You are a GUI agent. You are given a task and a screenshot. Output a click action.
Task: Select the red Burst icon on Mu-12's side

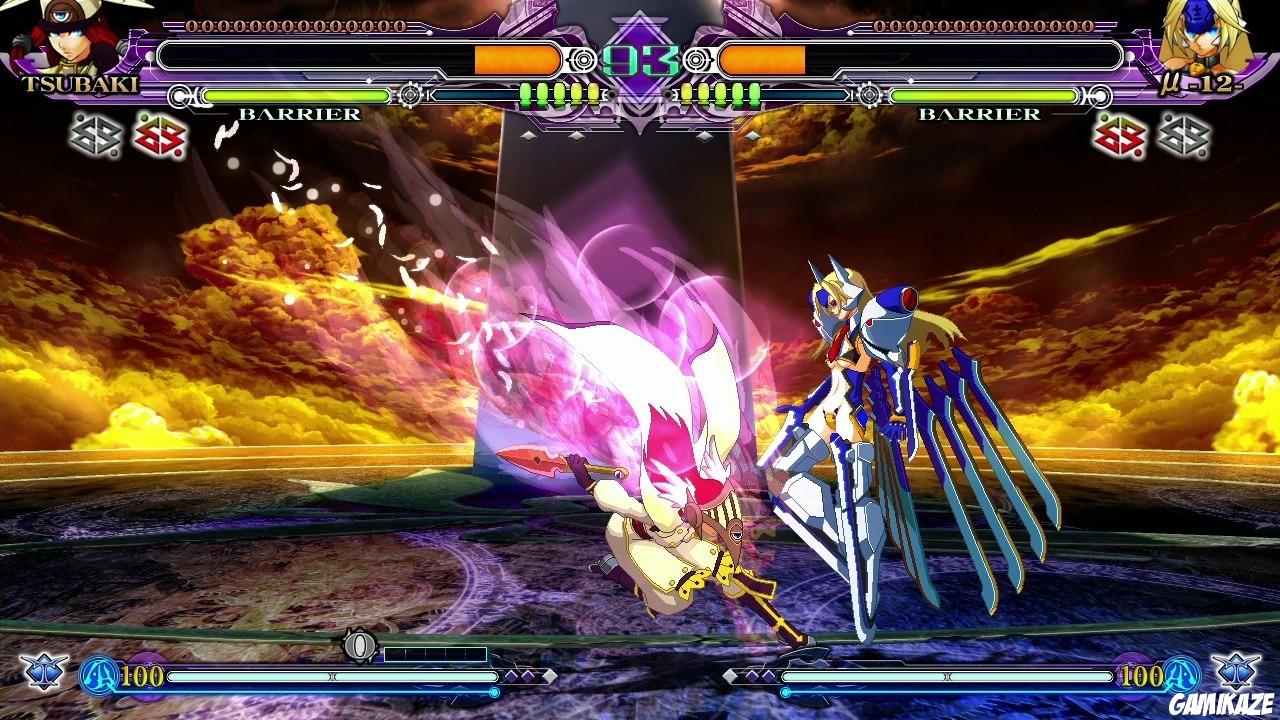(x=1117, y=138)
